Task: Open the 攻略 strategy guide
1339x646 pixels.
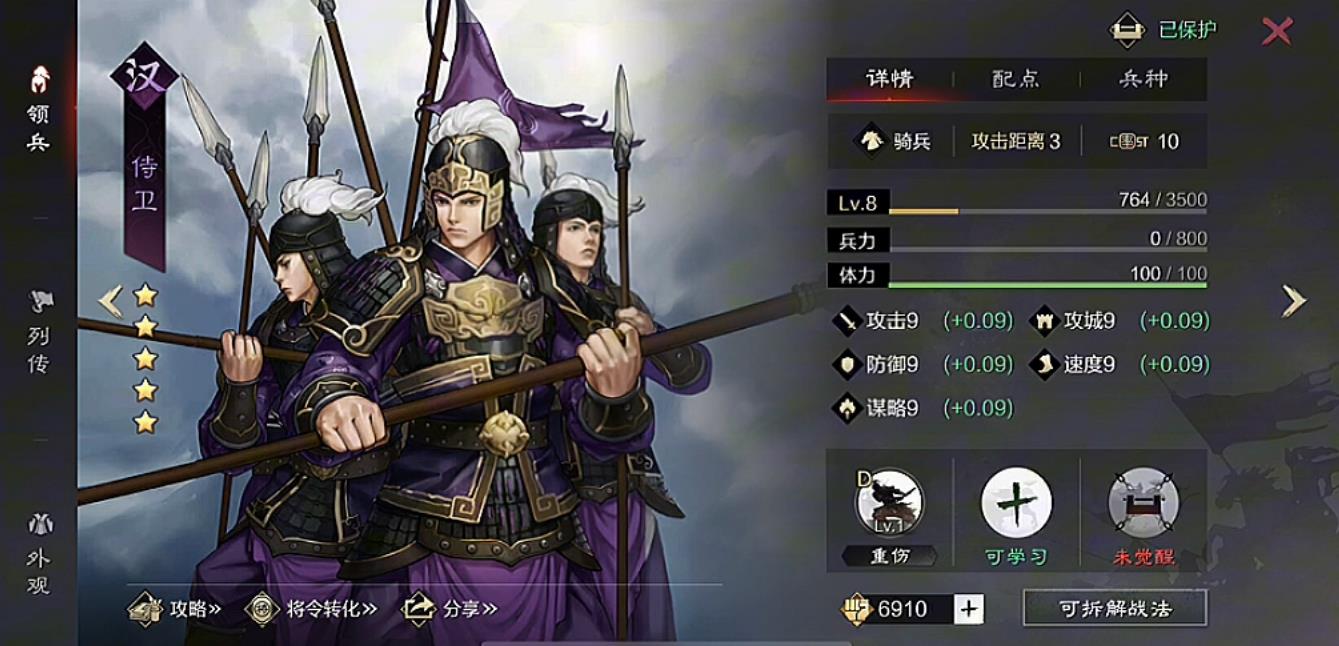Action: click(174, 608)
